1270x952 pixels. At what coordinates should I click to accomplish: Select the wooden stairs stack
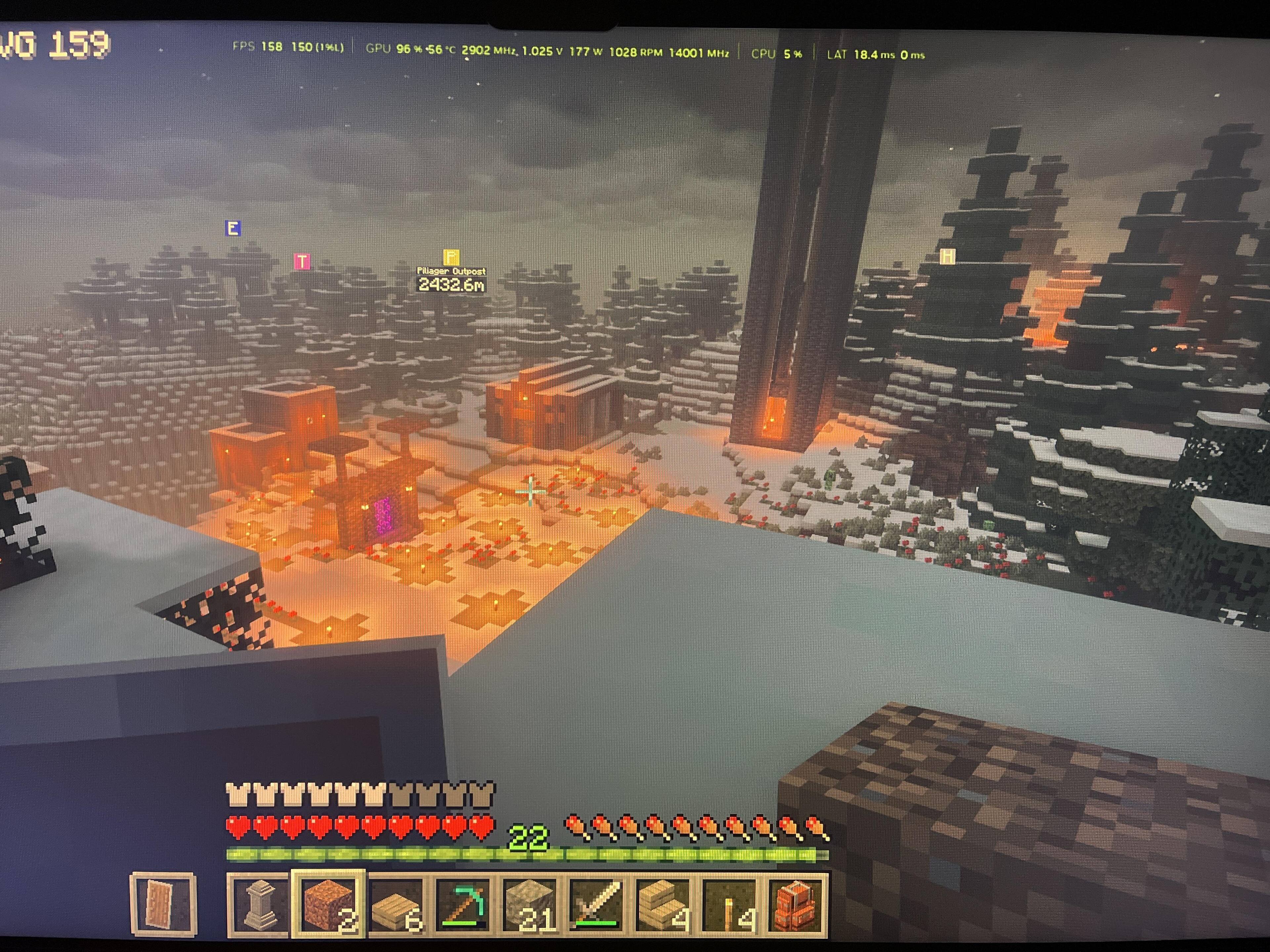coord(664,905)
